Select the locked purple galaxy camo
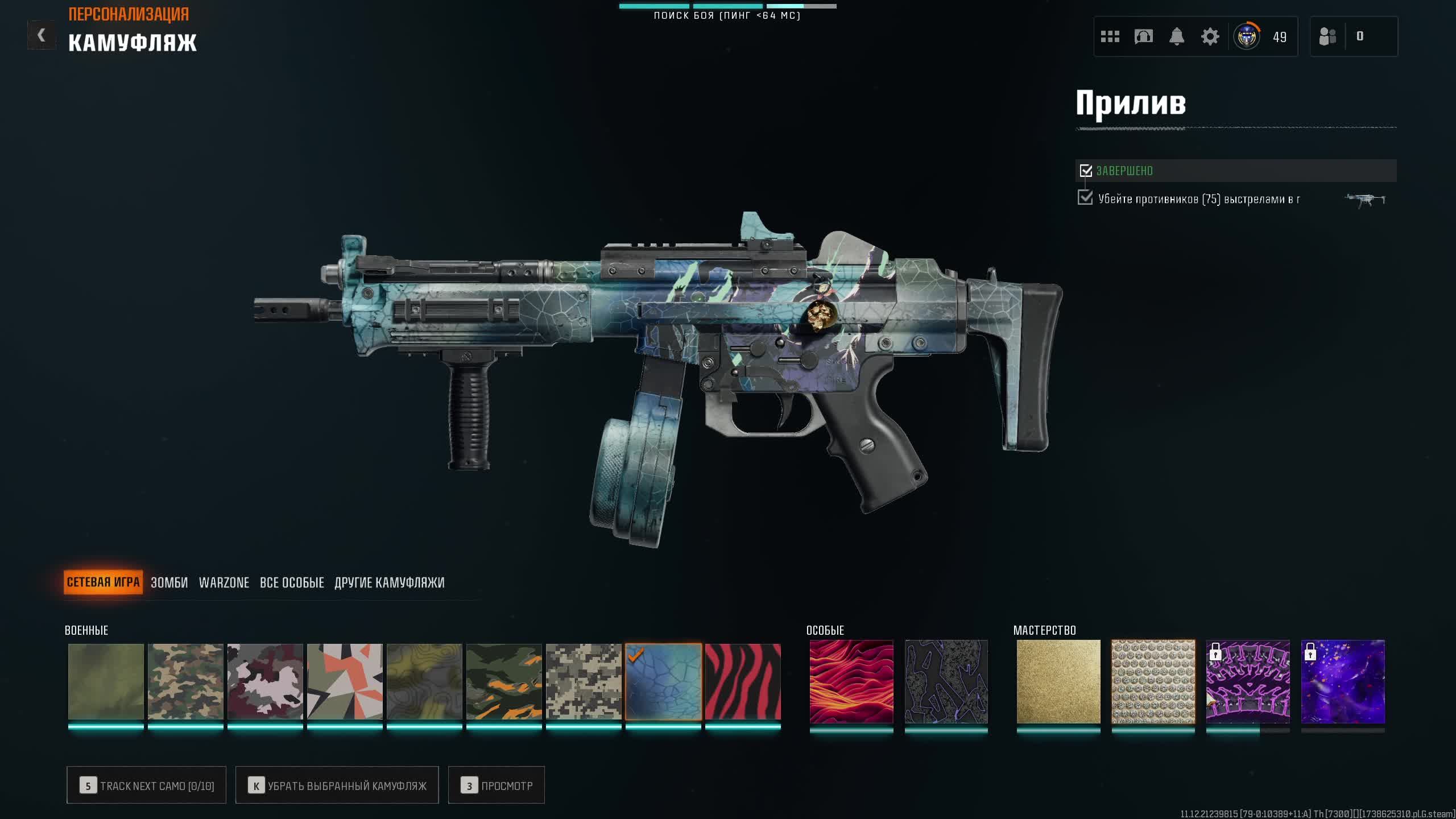This screenshot has height=819, width=1456. [x=1343, y=681]
